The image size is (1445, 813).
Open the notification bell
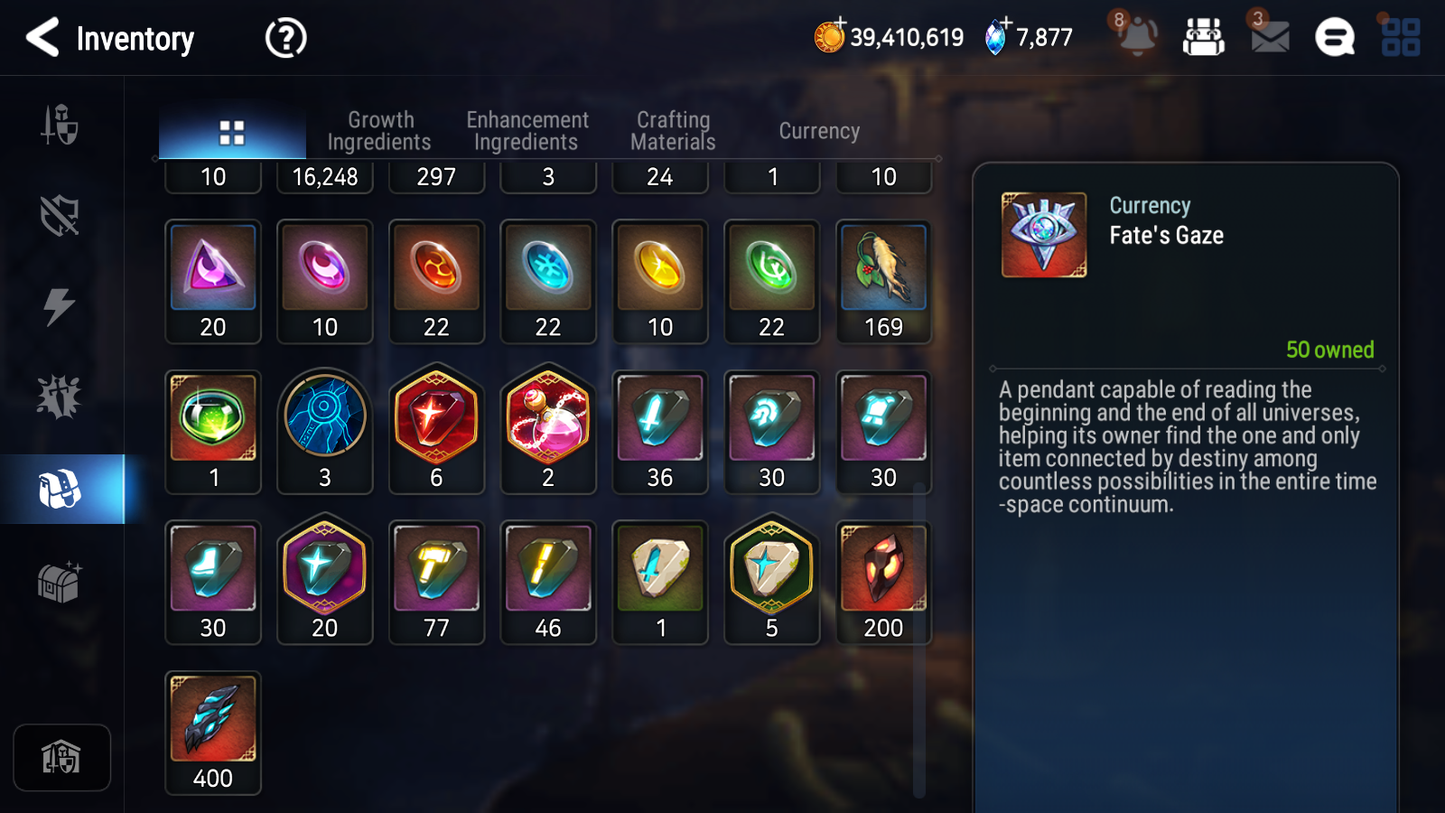(1137, 38)
